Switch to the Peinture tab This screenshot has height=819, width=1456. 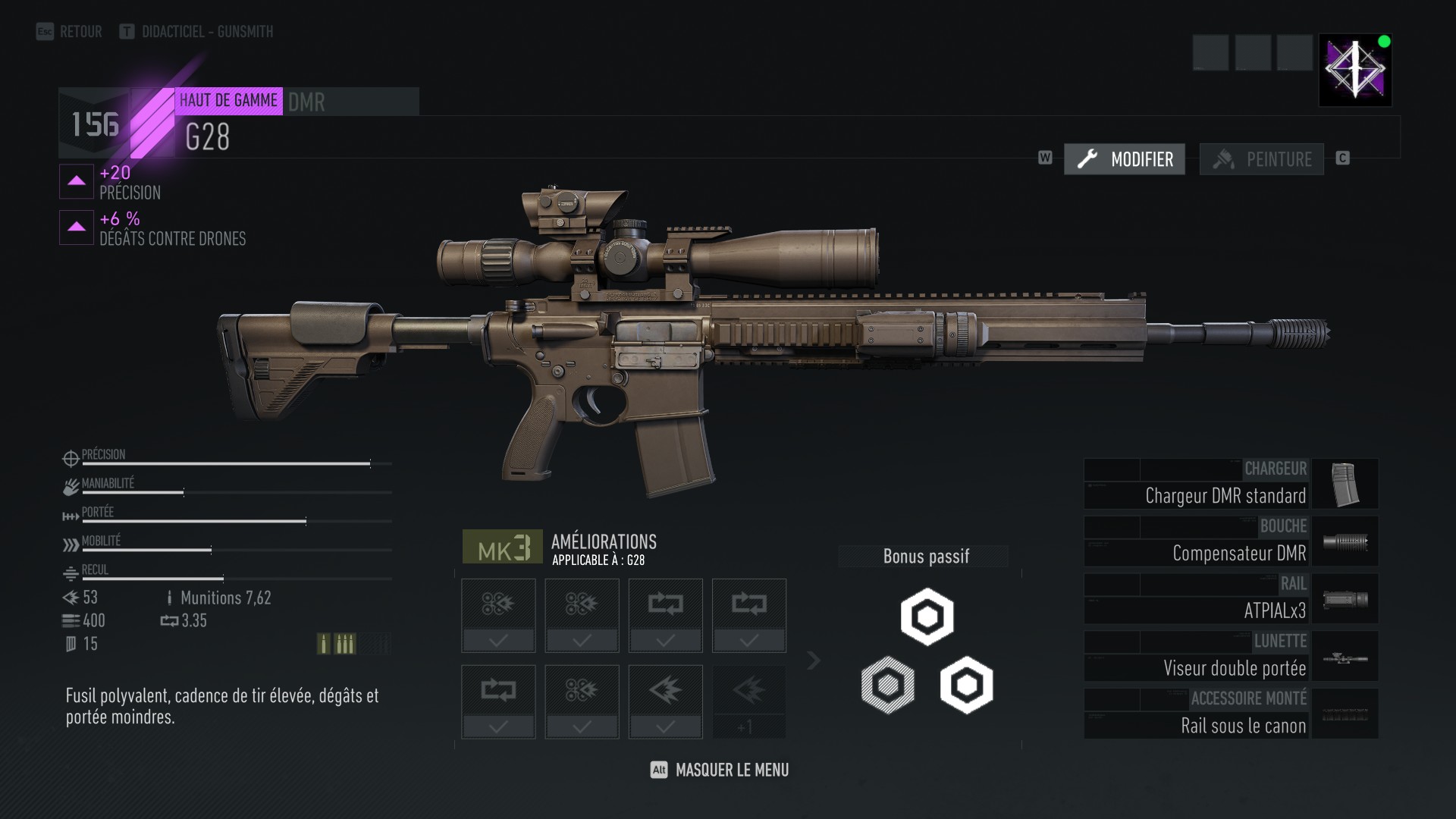(x=1262, y=159)
